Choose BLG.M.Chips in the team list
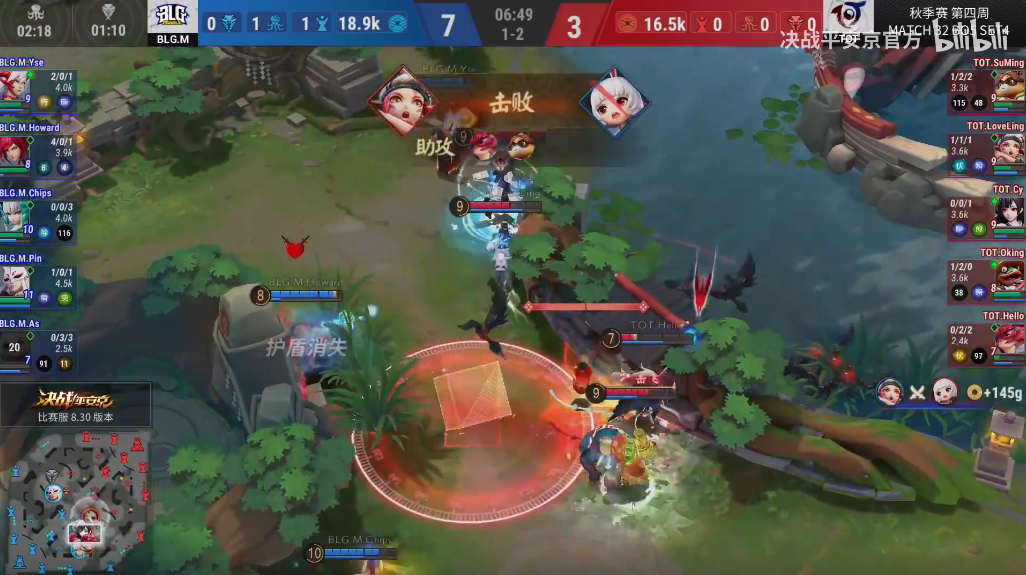The image size is (1026, 575). (x=13, y=215)
